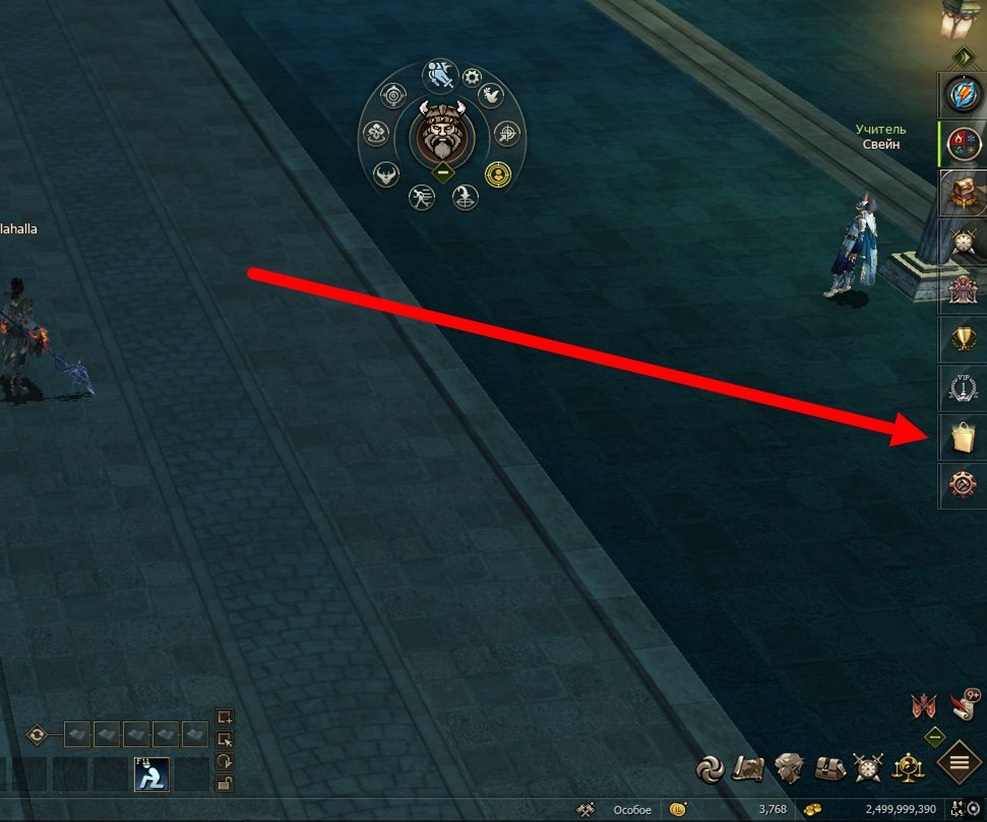Viewport: 987px width, 822px height.
Task: Open the character head profile icon
Action: (790, 767)
